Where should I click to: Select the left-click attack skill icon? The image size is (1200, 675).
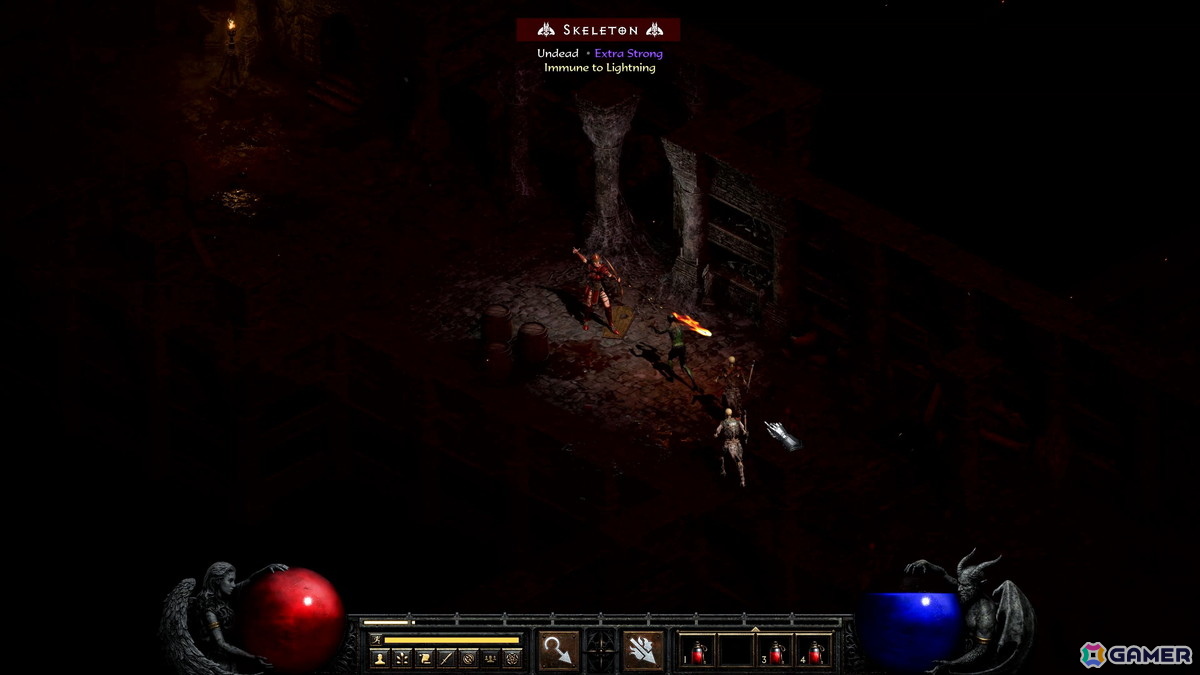[558, 651]
